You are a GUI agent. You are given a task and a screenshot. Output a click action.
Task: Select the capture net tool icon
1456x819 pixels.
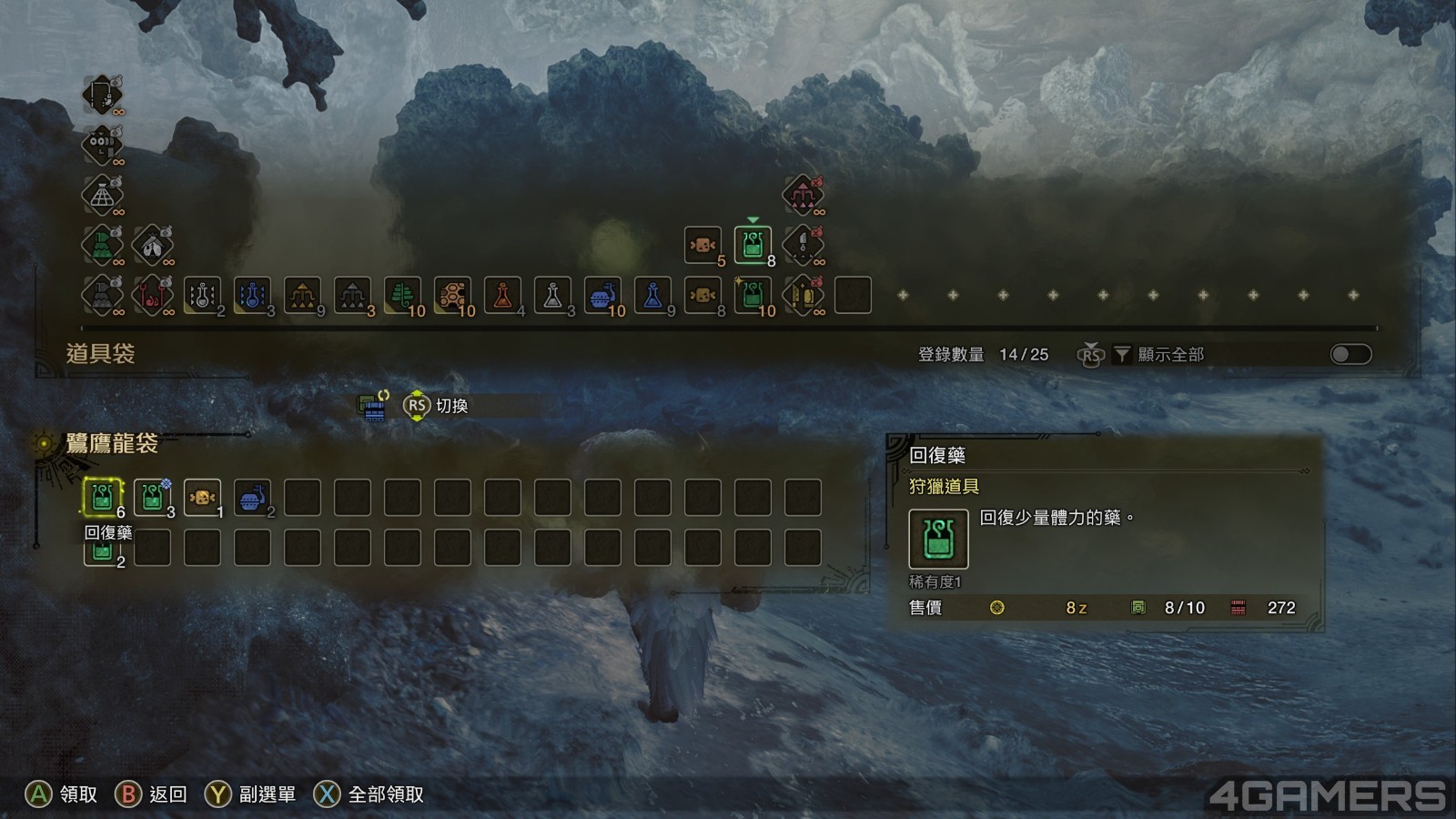[103, 194]
